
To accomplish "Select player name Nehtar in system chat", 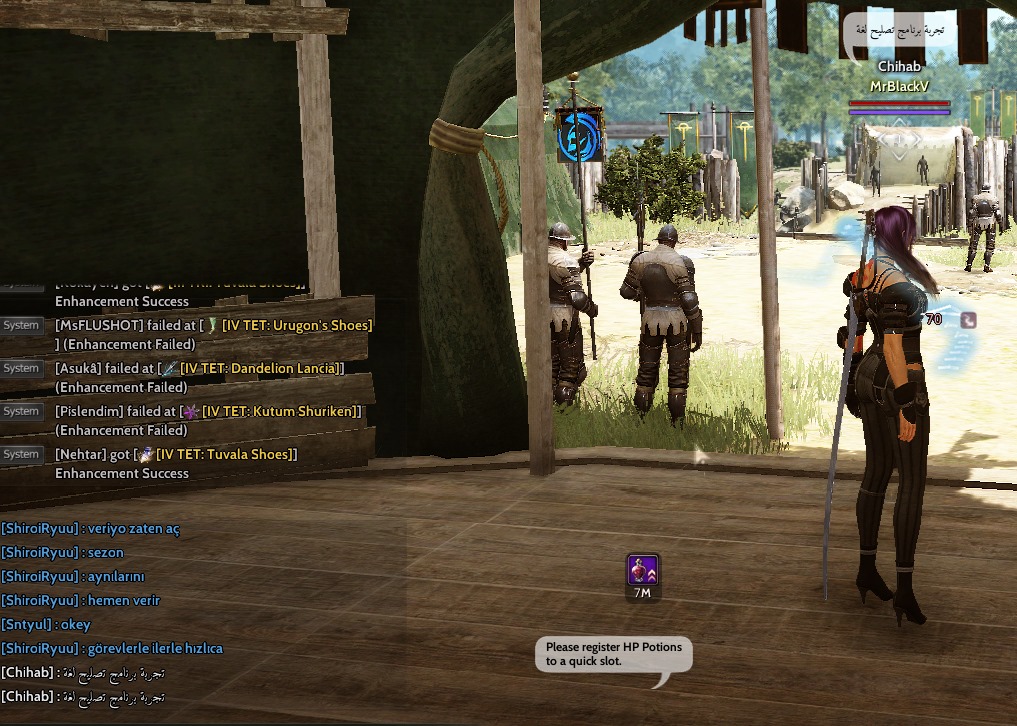I will (80, 455).
